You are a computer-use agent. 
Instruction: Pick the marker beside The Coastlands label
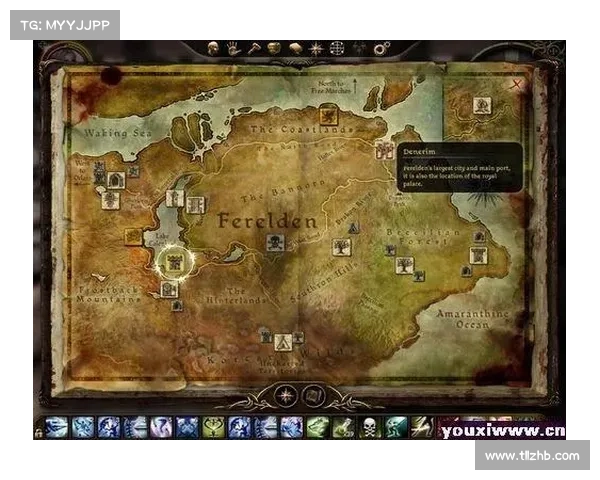coord(384,150)
